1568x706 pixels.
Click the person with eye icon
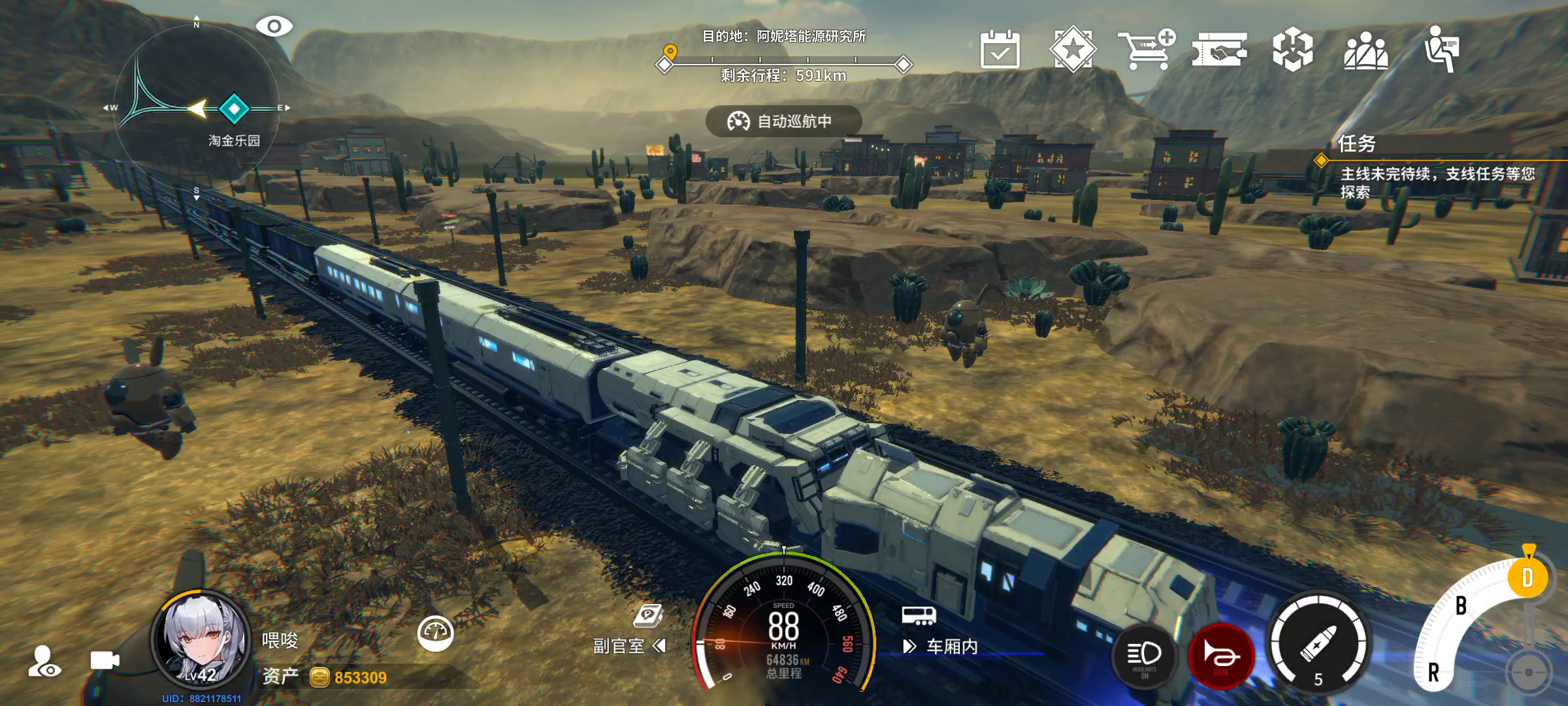point(44,661)
